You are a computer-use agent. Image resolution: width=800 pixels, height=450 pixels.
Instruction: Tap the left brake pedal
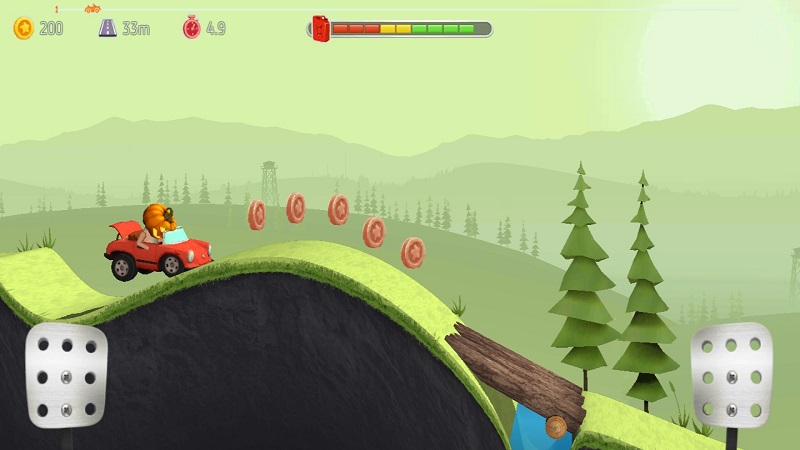tap(66, 375)
